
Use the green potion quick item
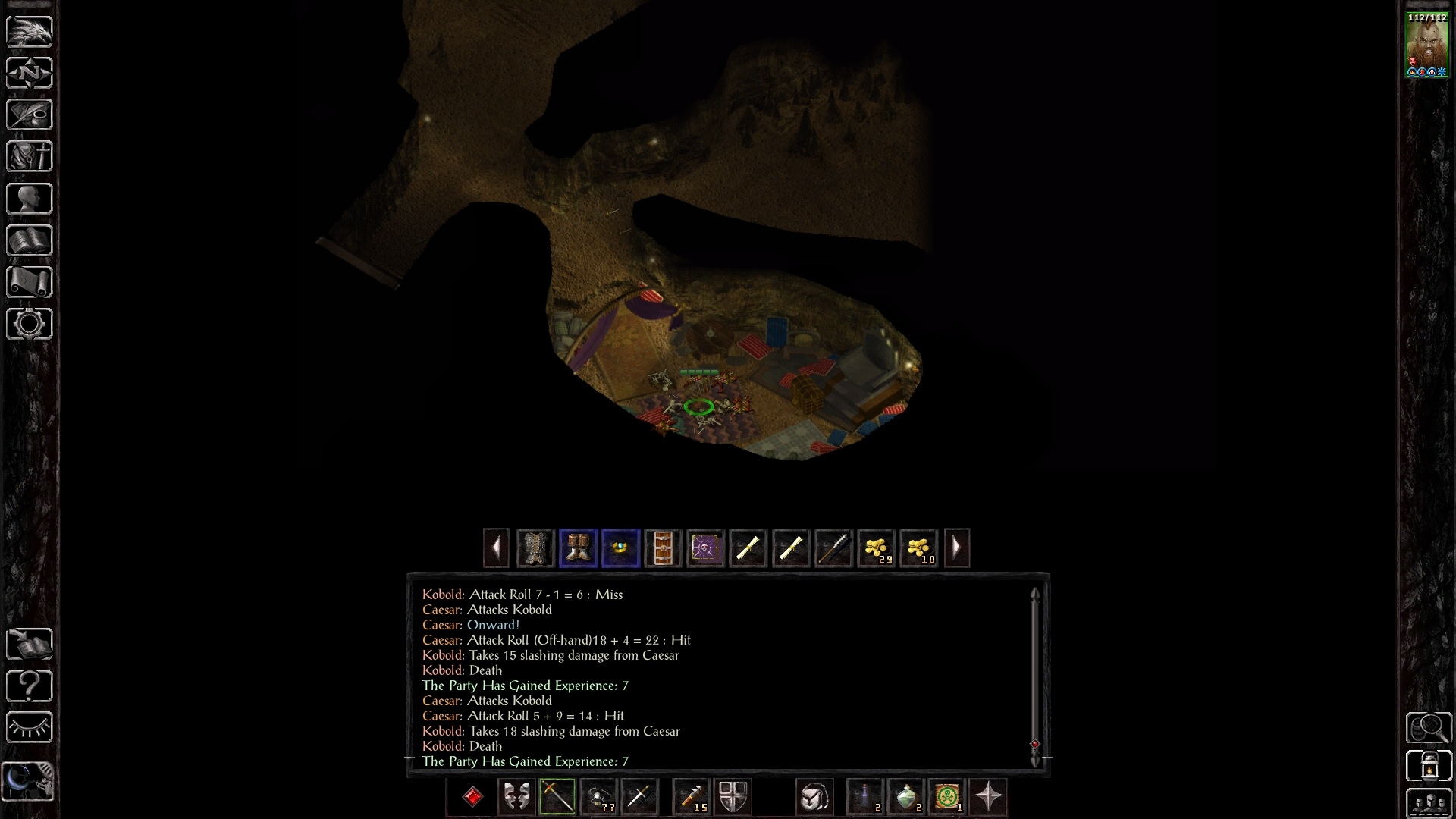(906, 797)
